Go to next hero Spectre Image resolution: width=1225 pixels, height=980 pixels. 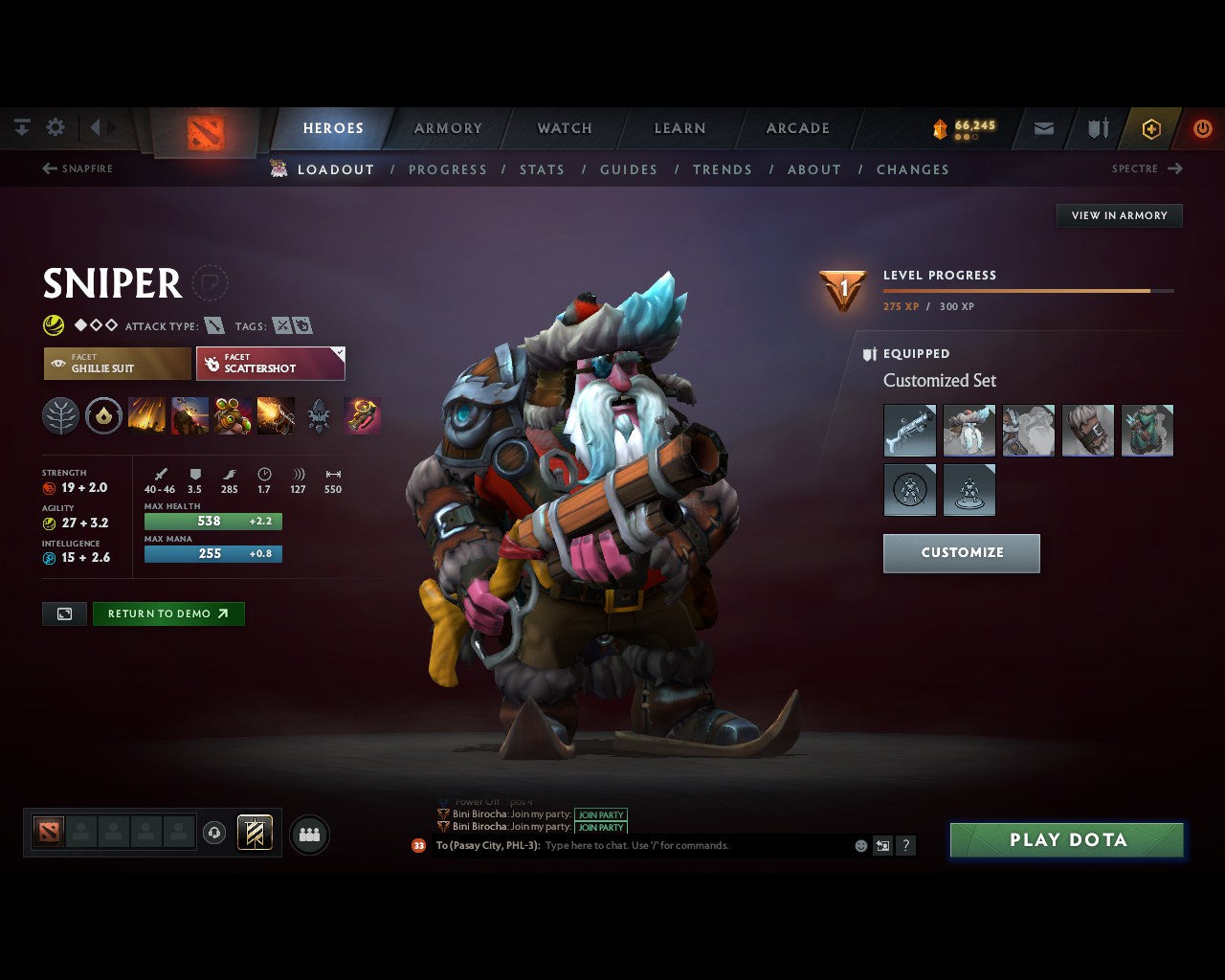click(x=1147, y=168)
